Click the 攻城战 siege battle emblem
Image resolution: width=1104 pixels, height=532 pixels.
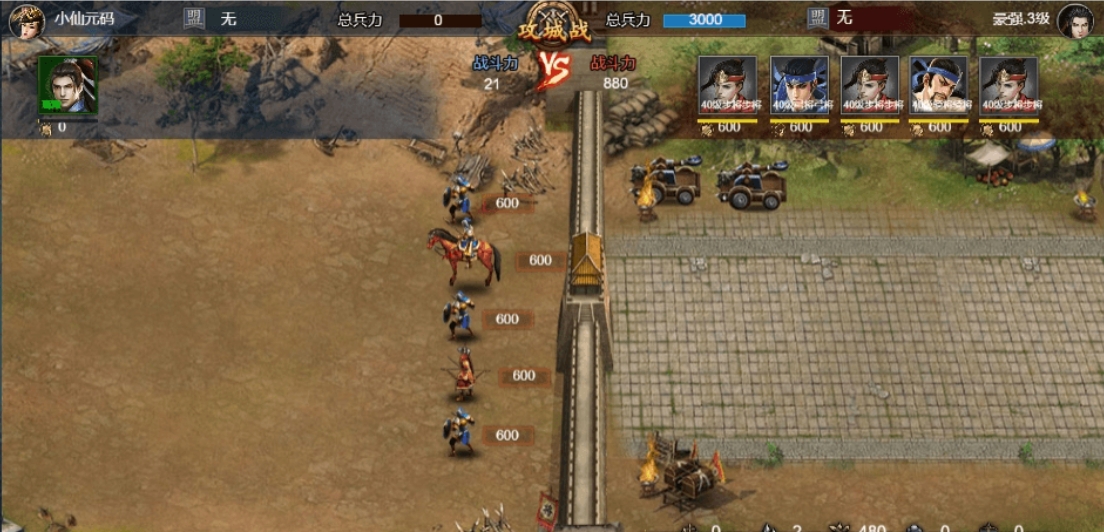553,26
